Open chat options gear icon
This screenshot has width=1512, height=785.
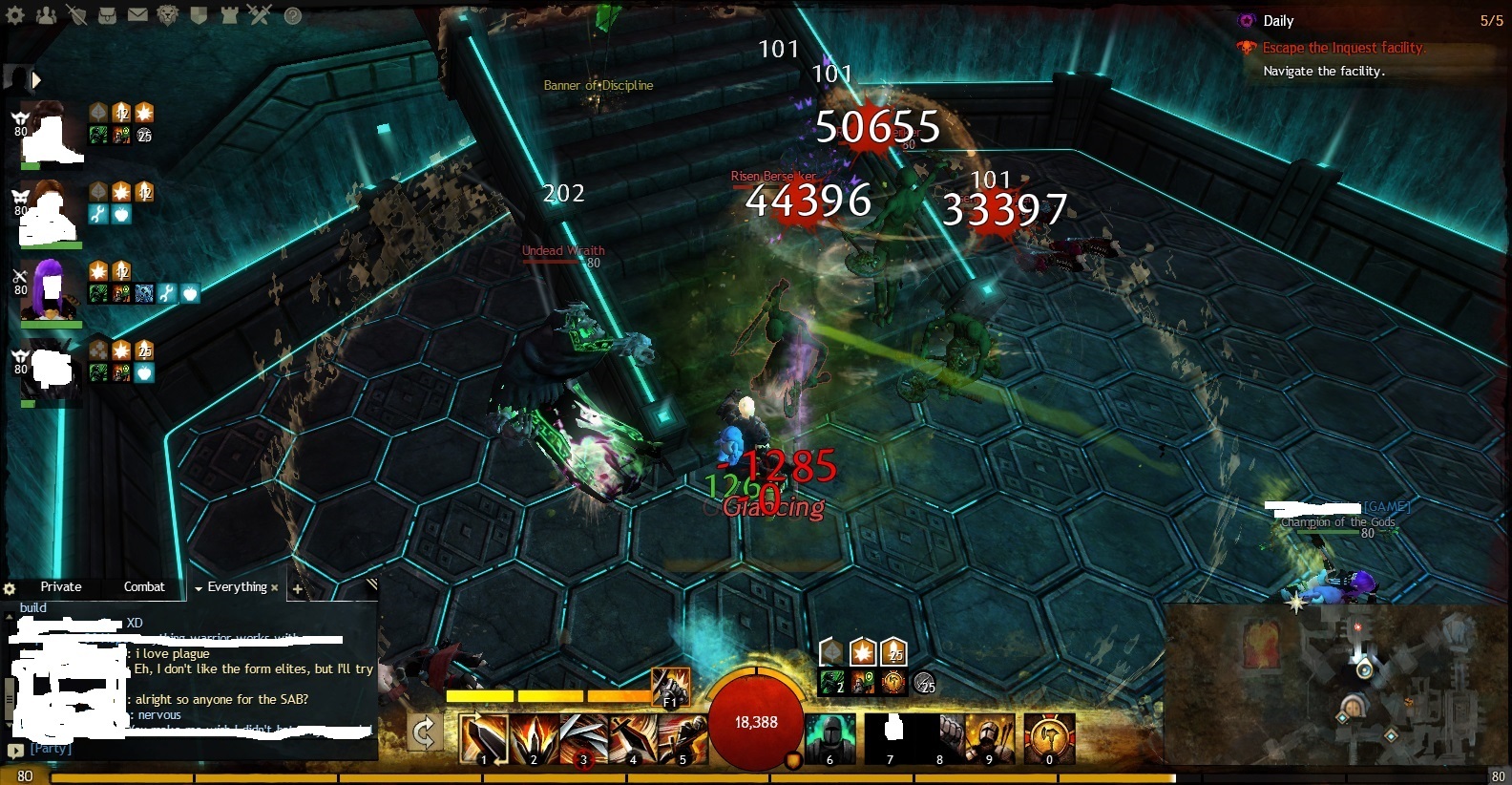pyautogui.click(x=10, y=588)
